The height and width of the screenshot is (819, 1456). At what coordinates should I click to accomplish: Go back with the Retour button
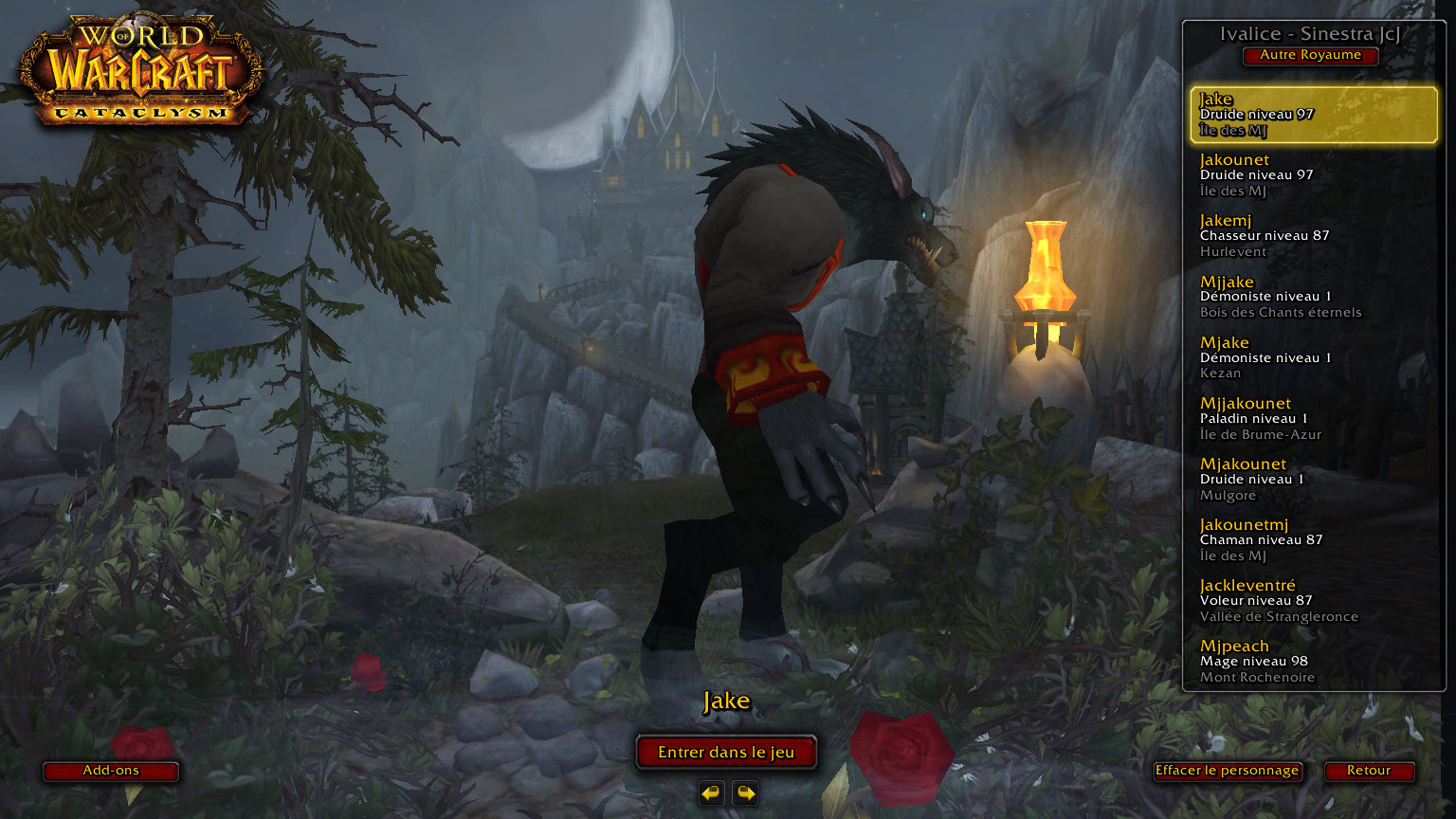[x=1369, y=771]
